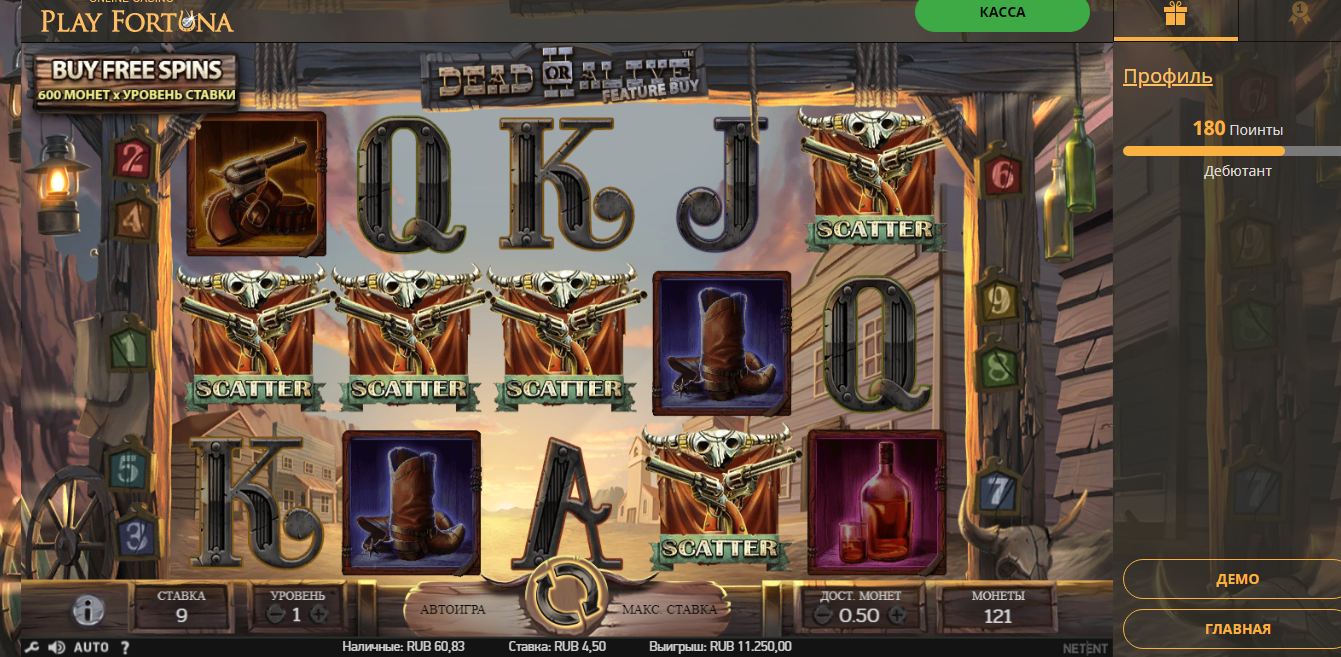Switch to the gift box tab
The image size is (1341, 657).
point(1175,14)
